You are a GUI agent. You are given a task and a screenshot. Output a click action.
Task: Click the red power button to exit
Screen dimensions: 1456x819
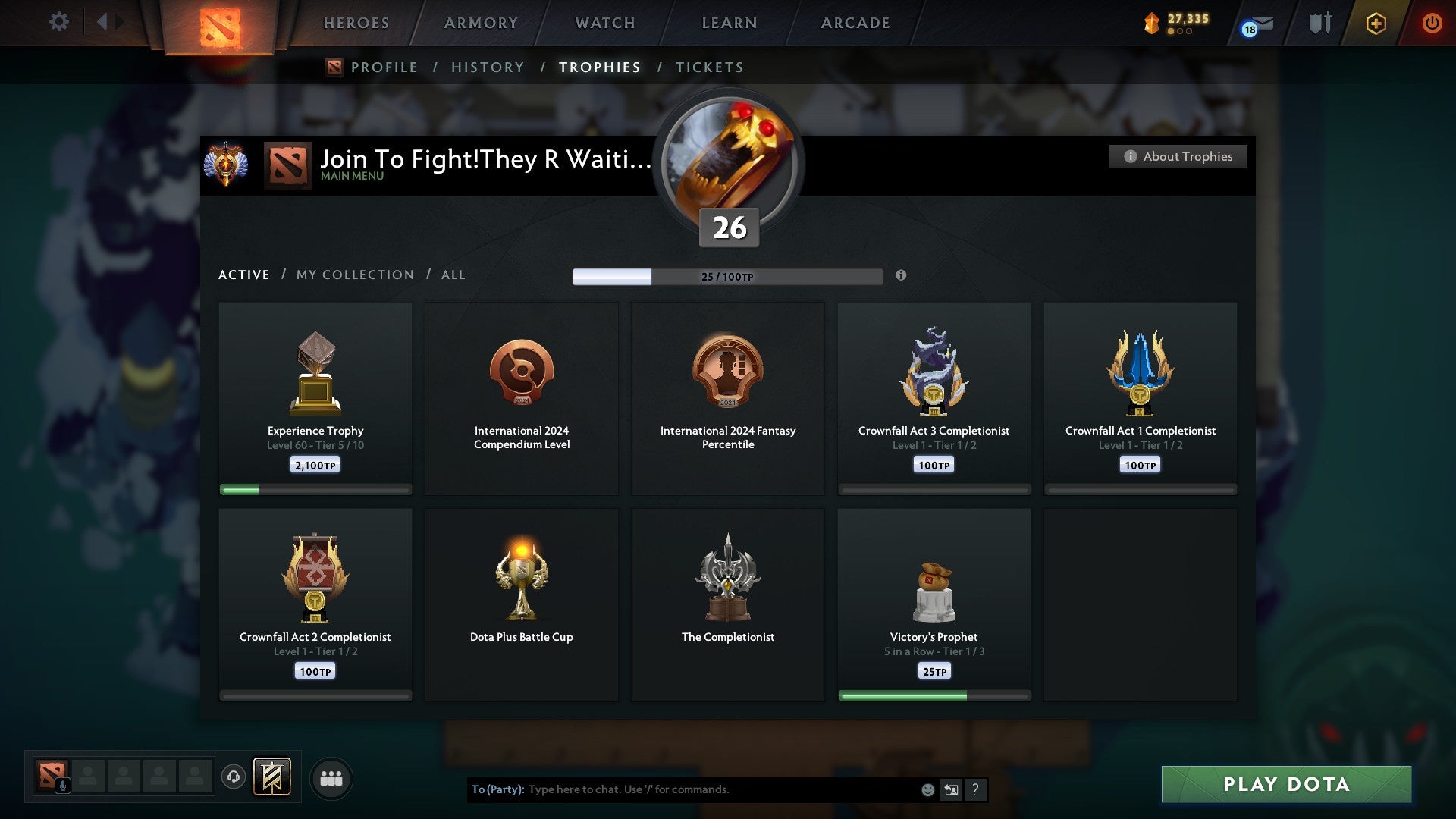tap(1432, 24)
